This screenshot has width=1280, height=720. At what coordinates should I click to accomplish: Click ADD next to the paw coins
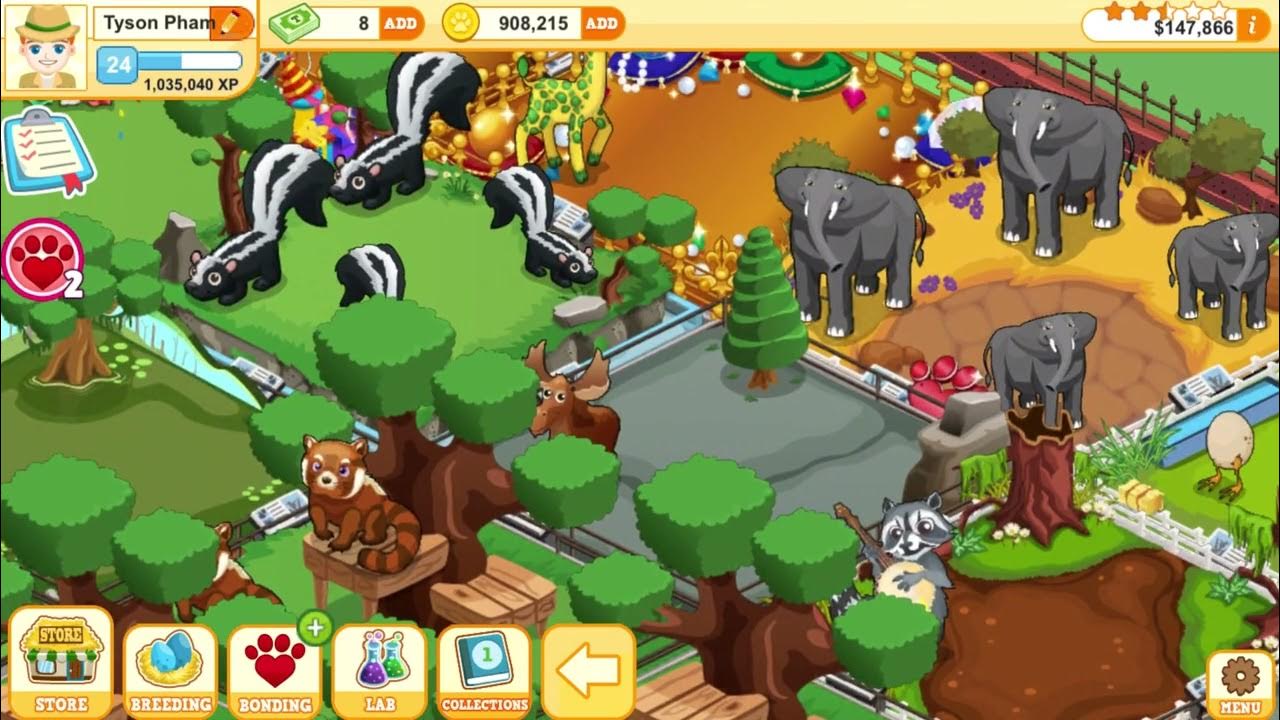(600, 22)
